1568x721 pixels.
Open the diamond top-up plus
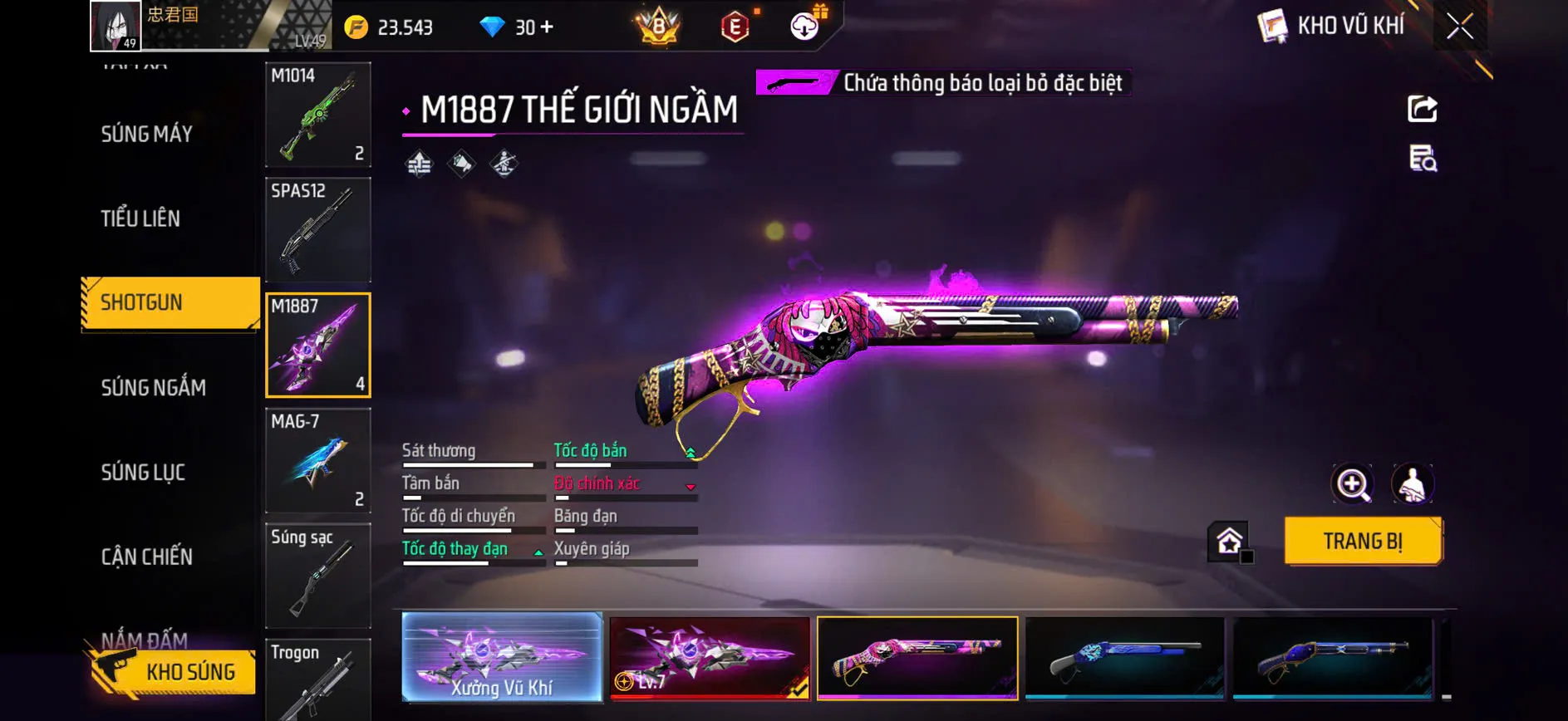[x=546, y=27]
